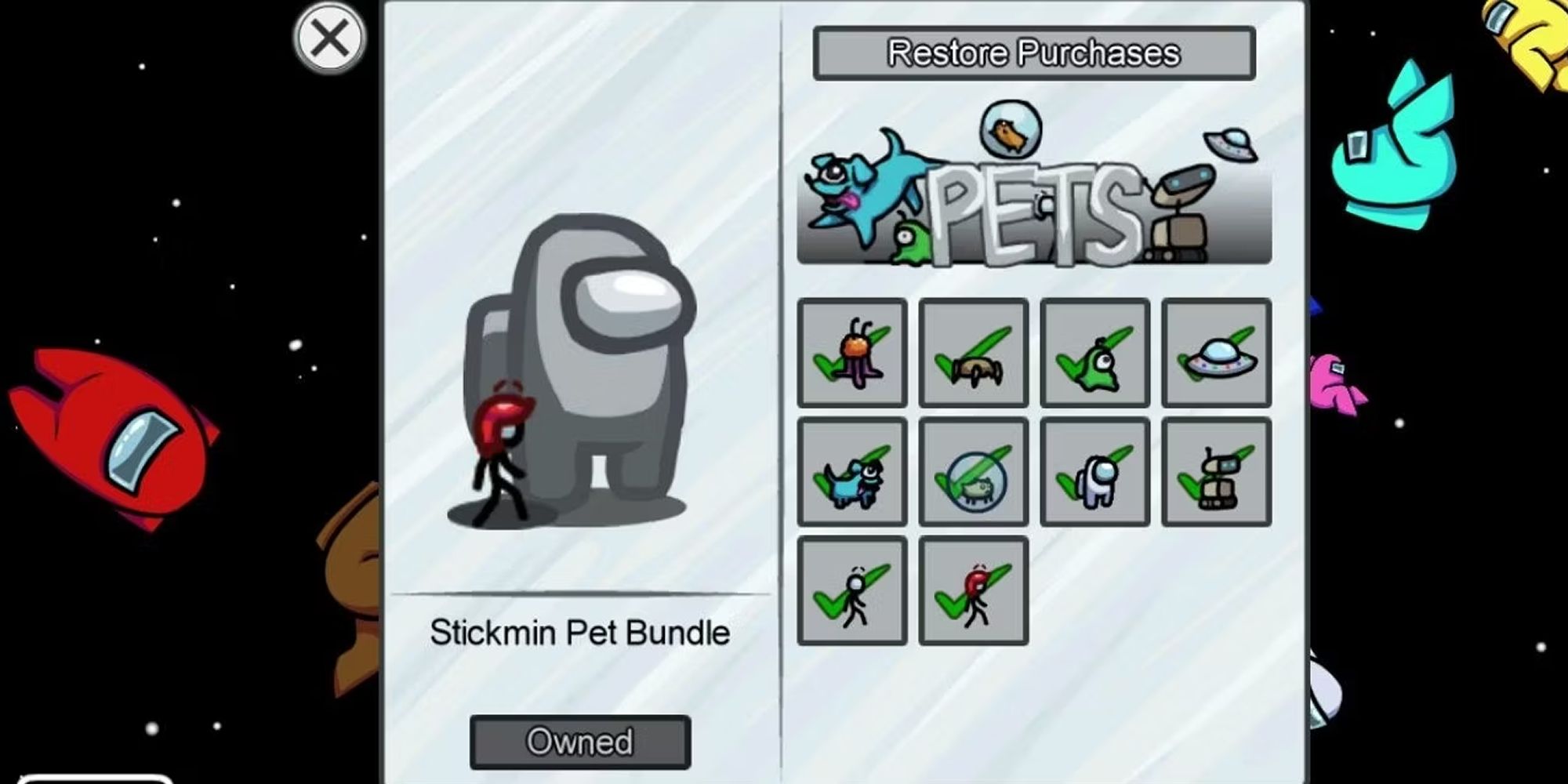Close the pets shop window

[328, 37]
